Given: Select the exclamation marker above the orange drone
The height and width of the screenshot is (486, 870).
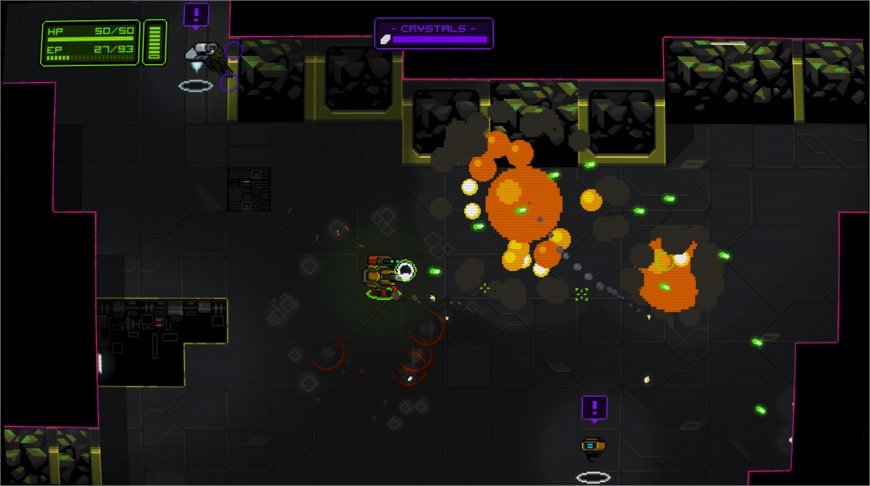Looking at the screenshot, I should tap(594, 408).
